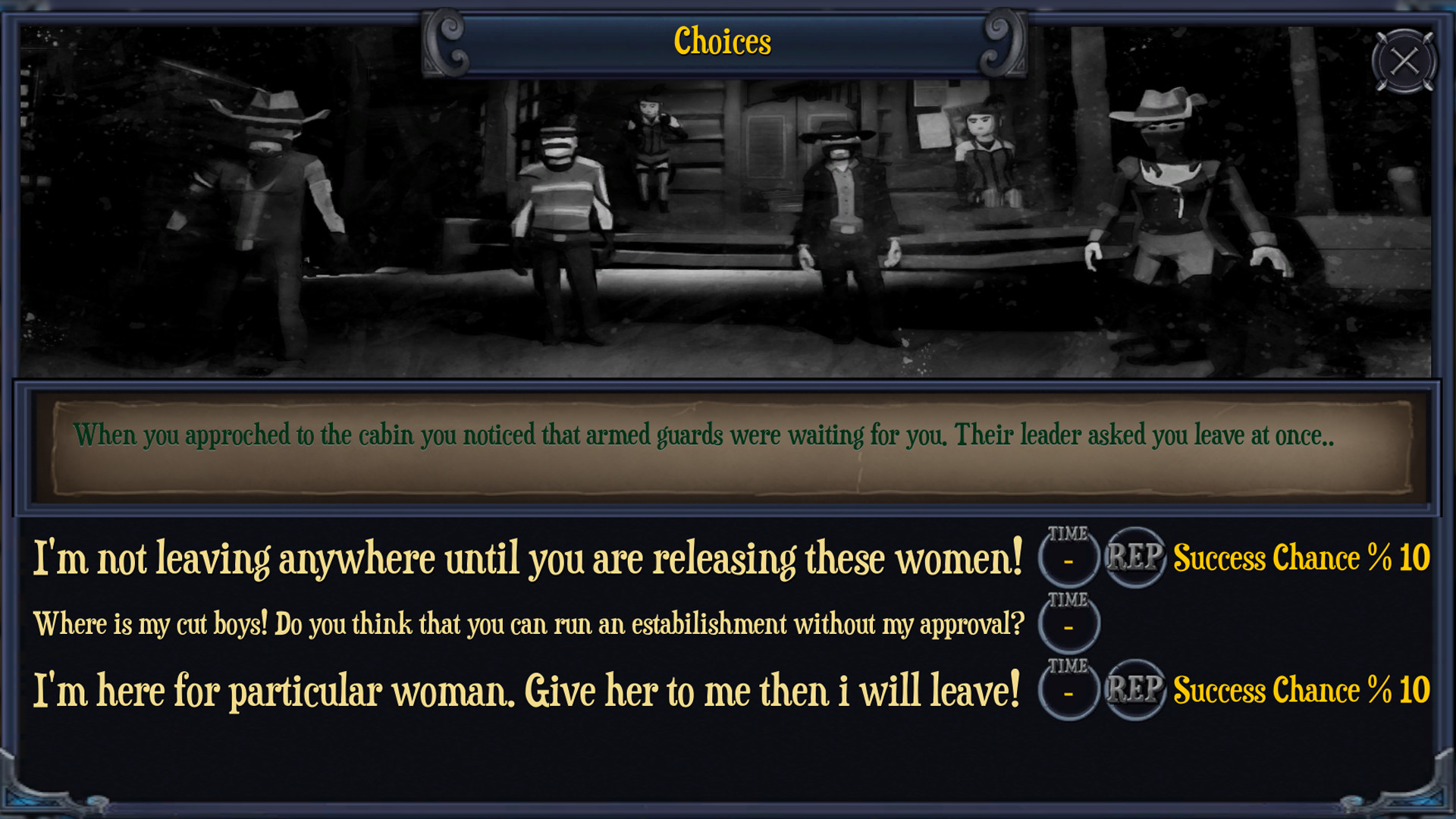Pick 'I'm here for particular woman' option

click(x=527, y=689)
